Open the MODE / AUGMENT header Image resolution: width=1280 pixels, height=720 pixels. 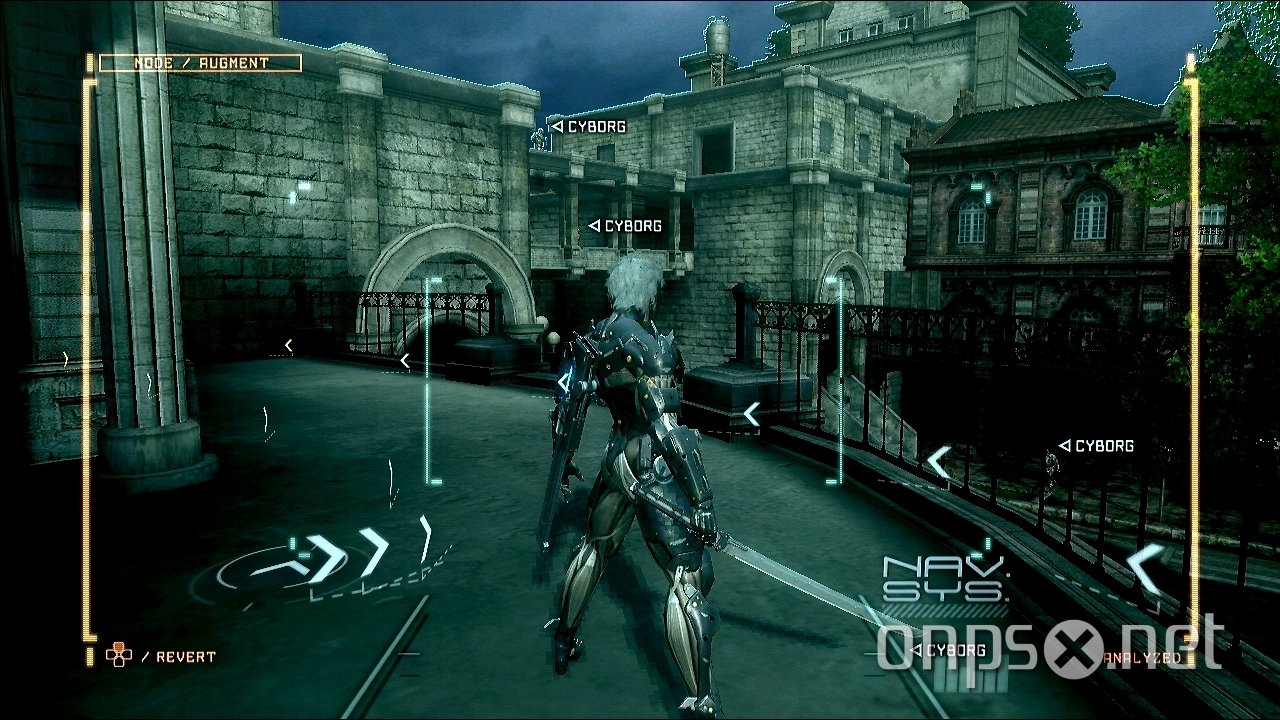pyautogui.click(x=200, y=62)
